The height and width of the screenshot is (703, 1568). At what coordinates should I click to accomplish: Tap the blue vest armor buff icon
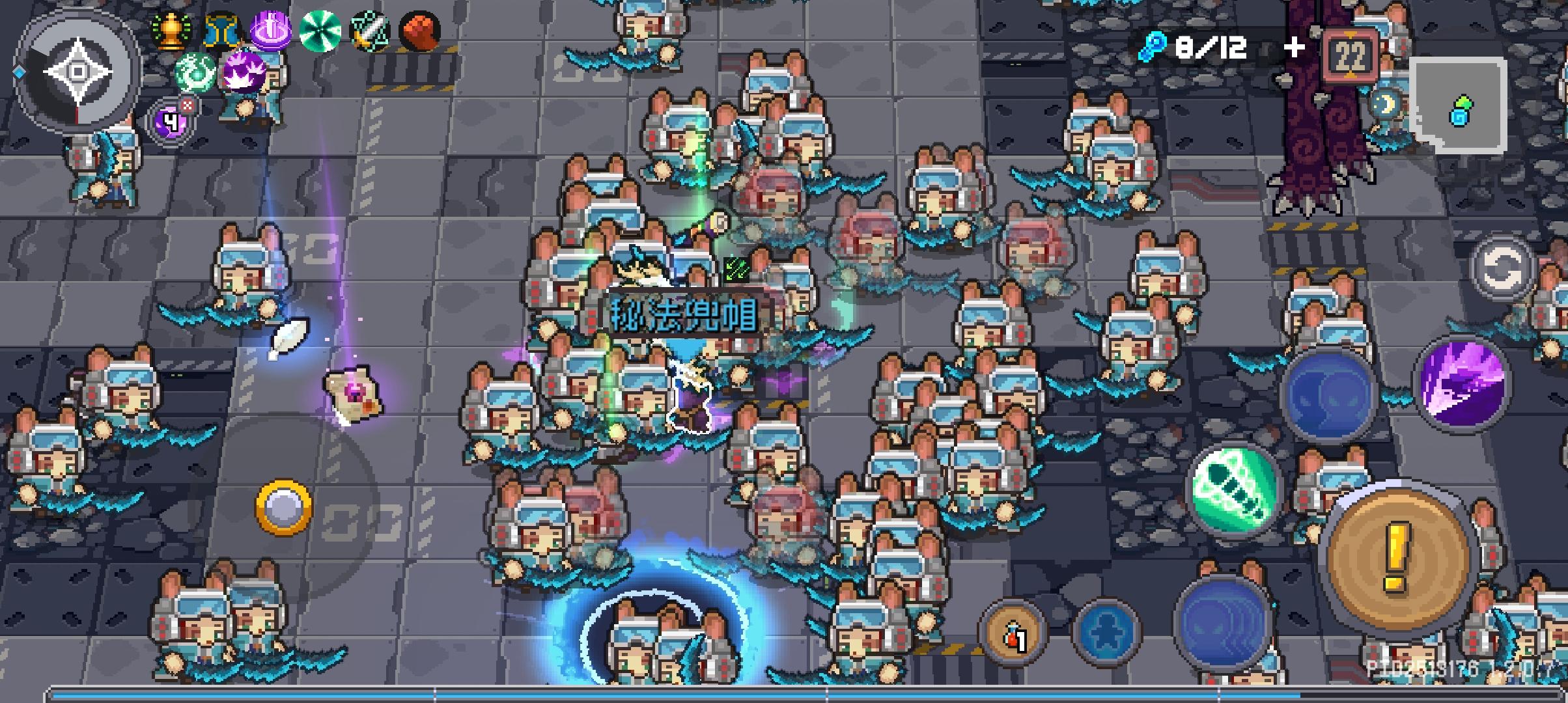pos(222,29)
